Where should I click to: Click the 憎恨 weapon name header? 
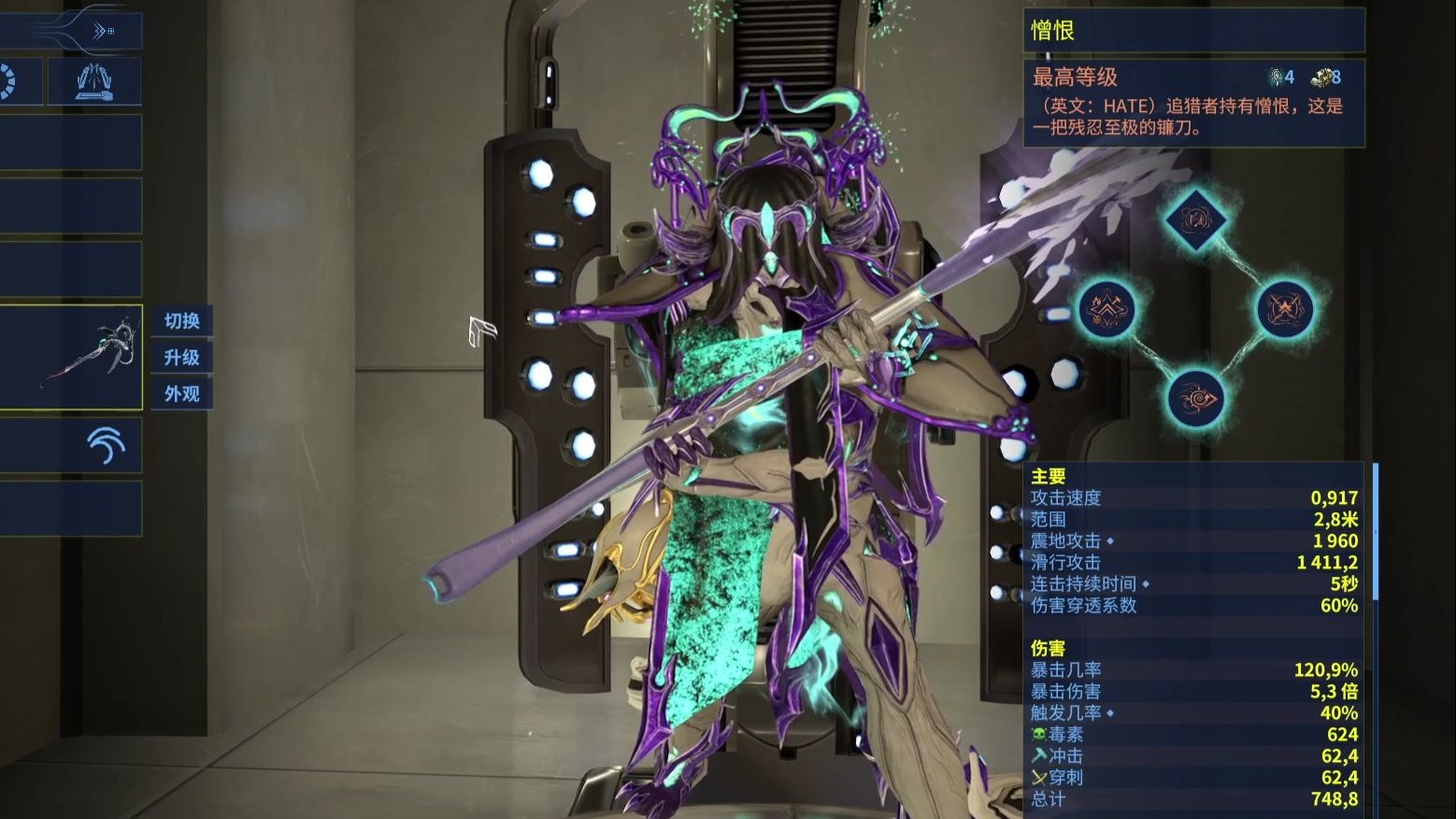(1193, 31)
